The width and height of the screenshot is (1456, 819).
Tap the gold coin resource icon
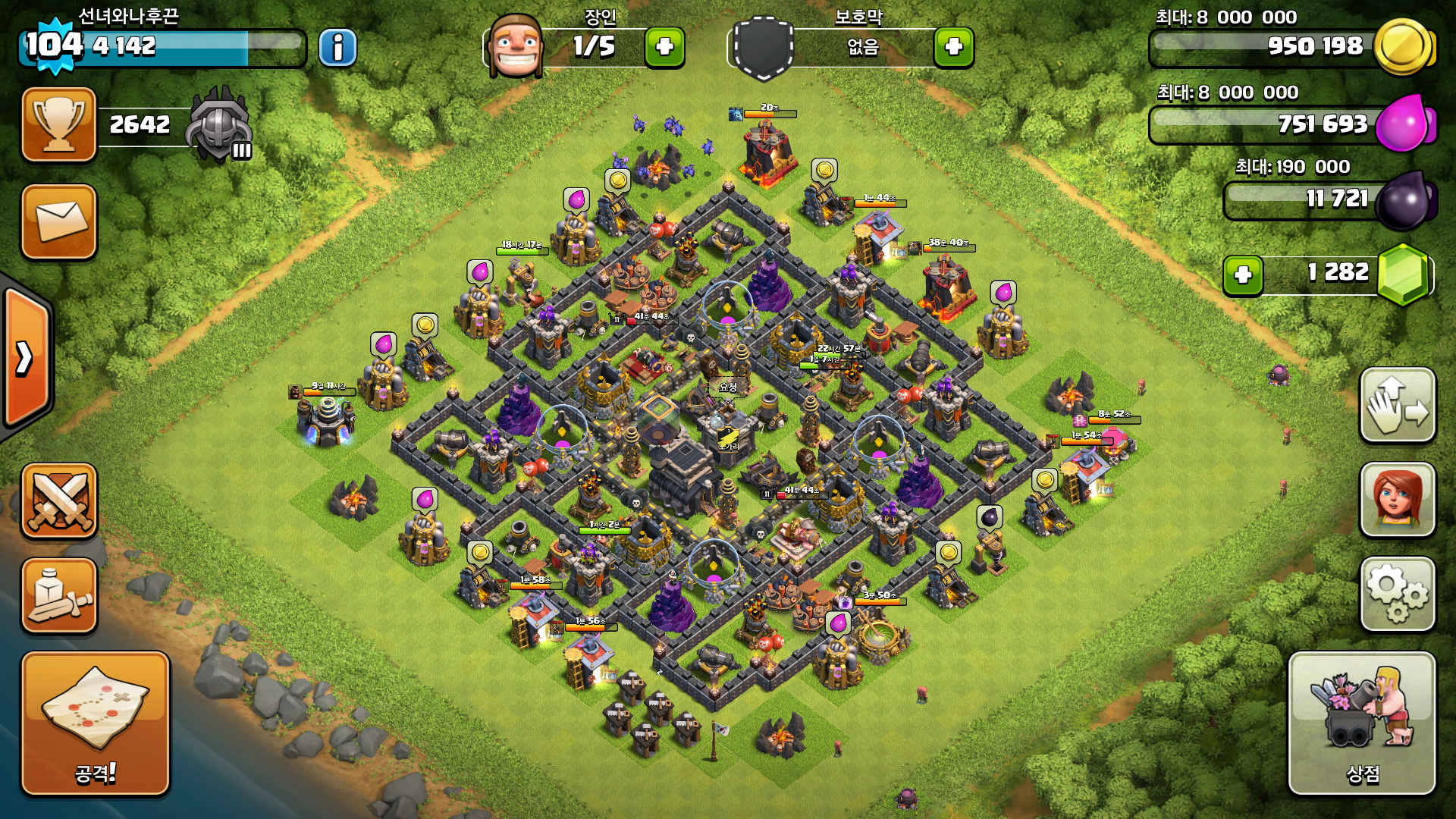click(x=1403, y=47)
